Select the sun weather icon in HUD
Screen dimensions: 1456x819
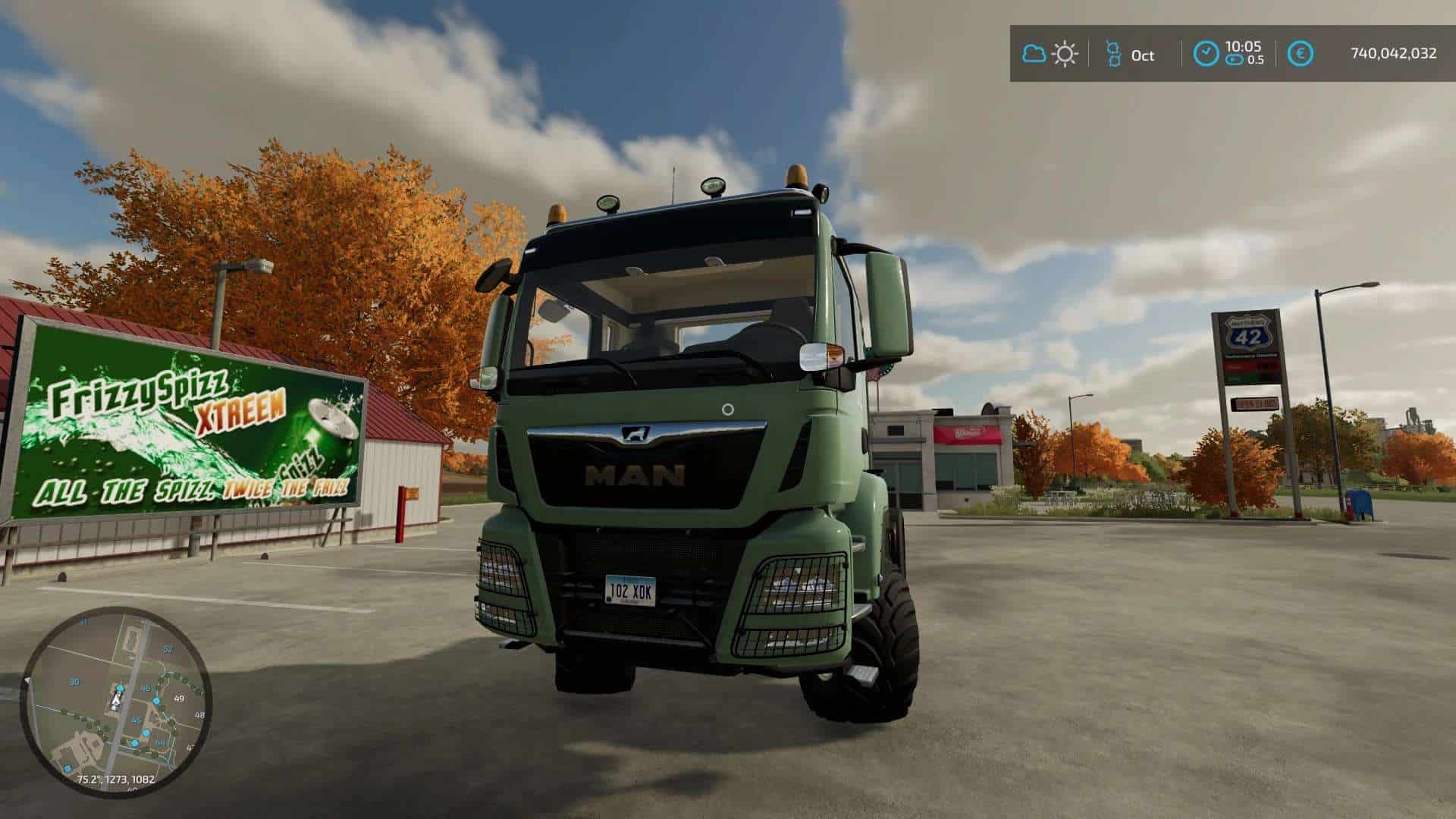[x=1065, y=53]
